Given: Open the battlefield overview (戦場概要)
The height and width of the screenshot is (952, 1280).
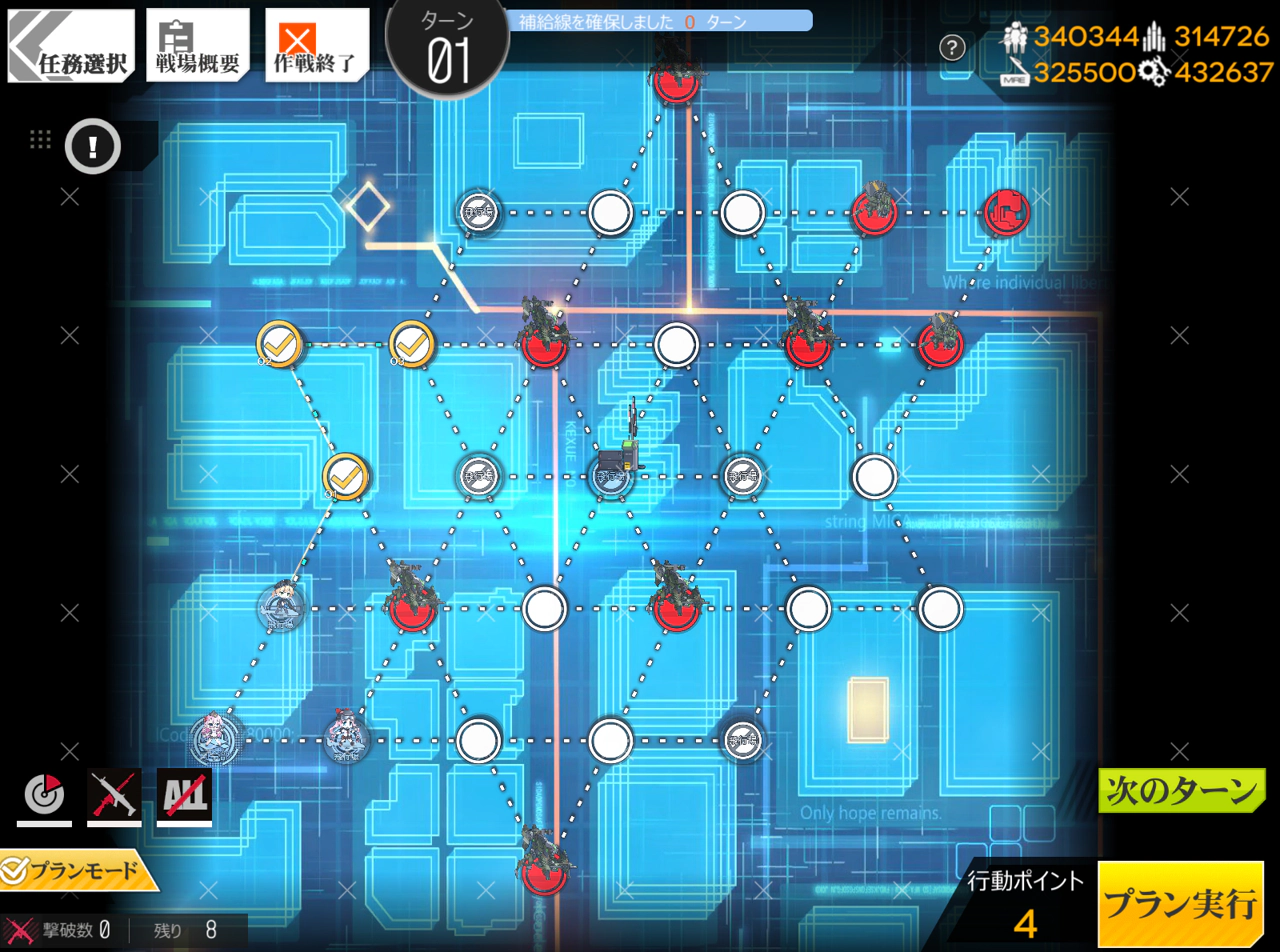Looking at the screenshot, I should tap(197, 47).
